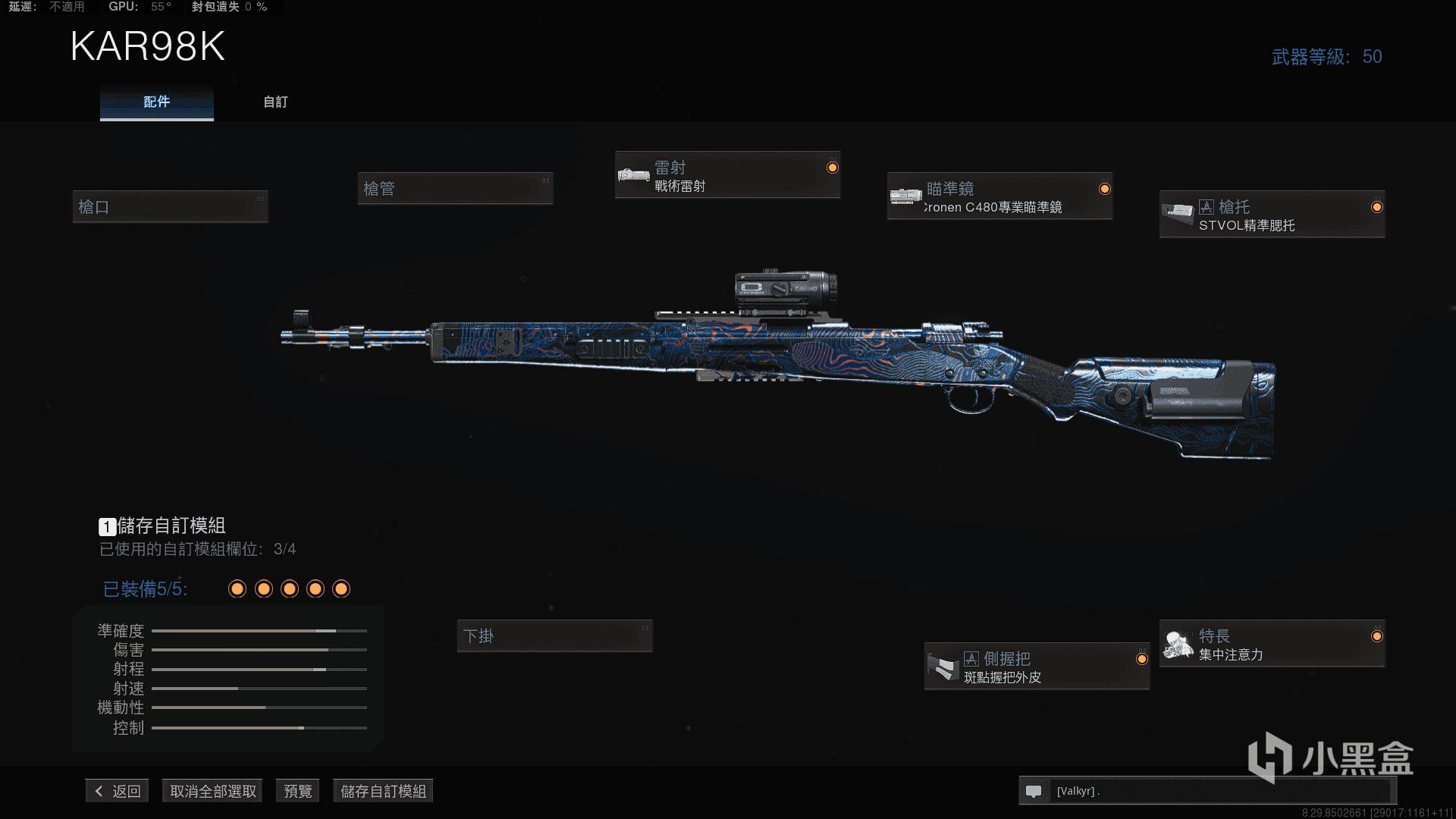Click the 返回 back button
The height and width of the screenshot is (819, 1456).
[x=118, y=791]
